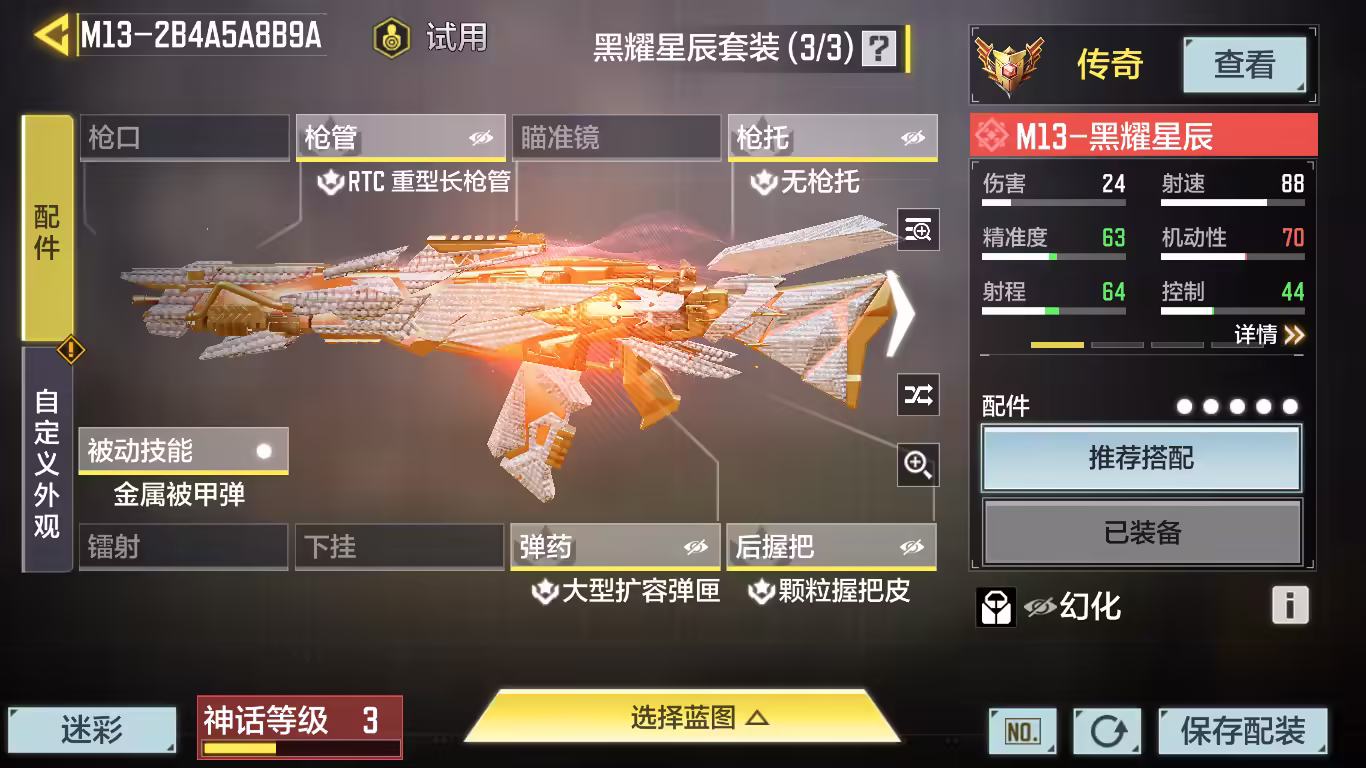Open the 被动技能 perk slot

point(183,451)
